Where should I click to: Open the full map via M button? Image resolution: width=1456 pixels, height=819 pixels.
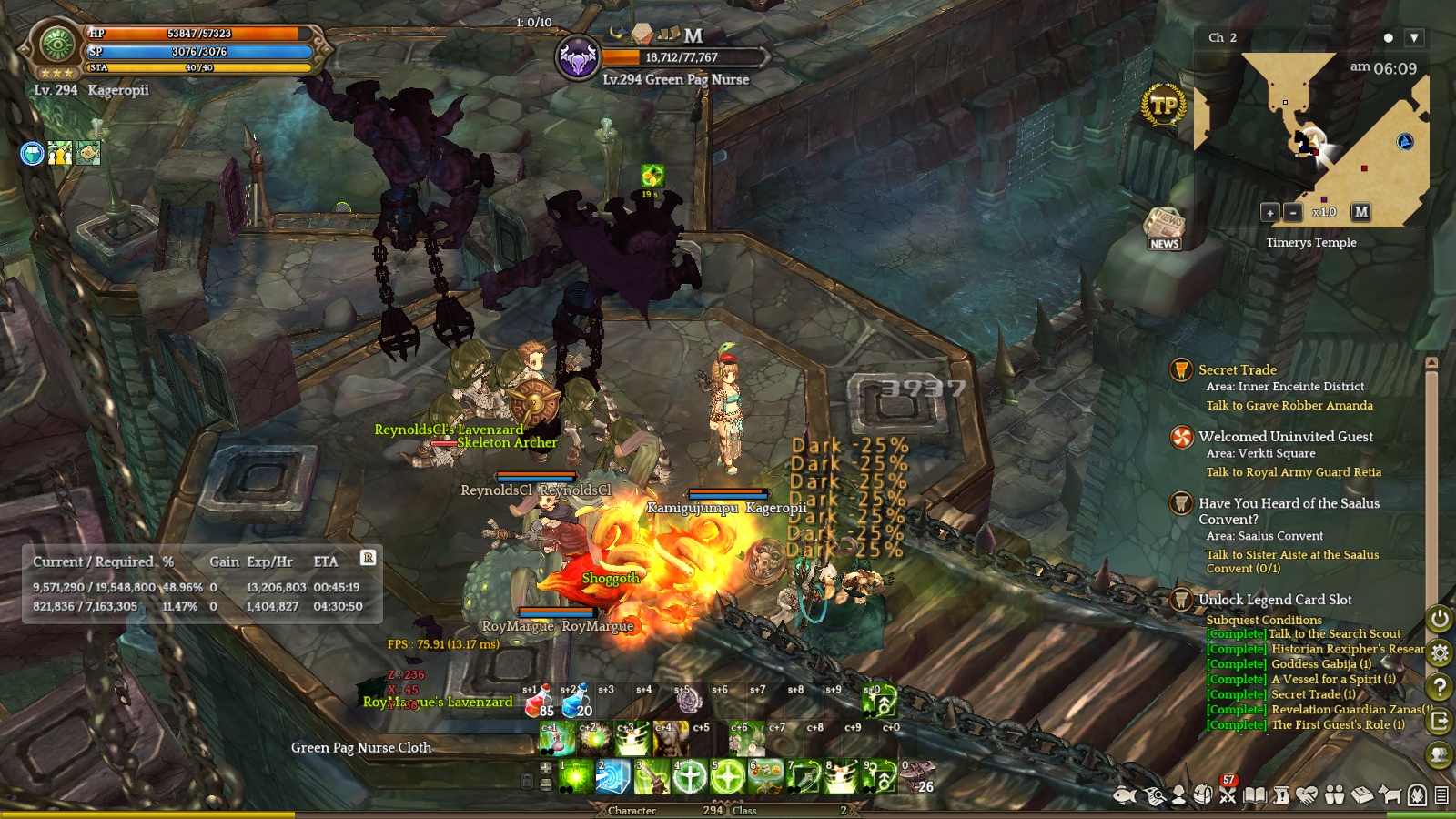point(1360,212)
